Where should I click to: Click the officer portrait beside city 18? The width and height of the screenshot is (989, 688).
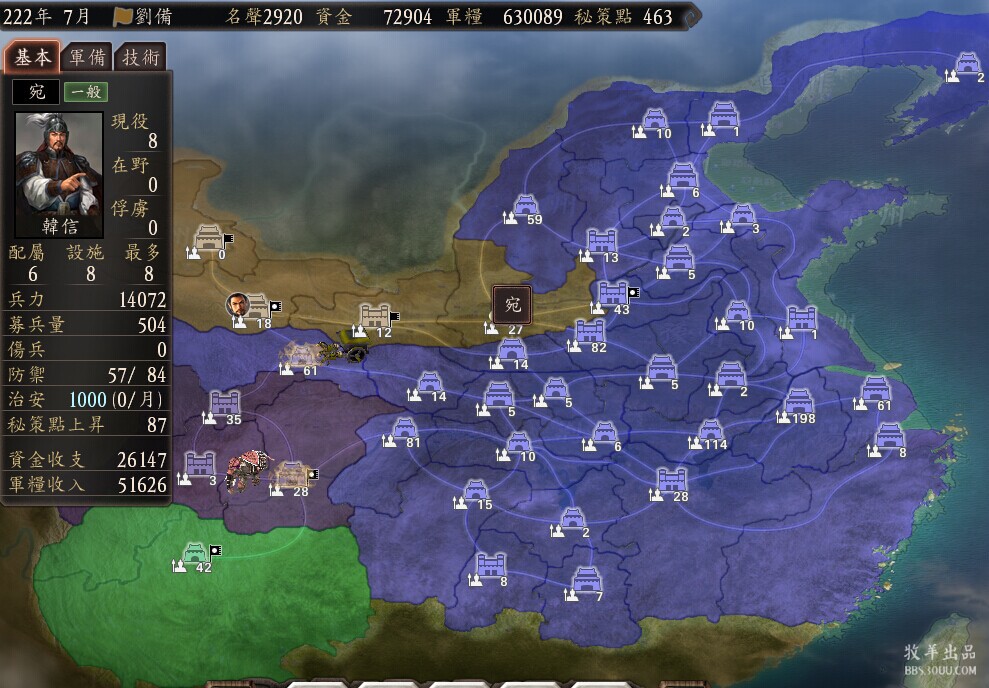(238, 305)
